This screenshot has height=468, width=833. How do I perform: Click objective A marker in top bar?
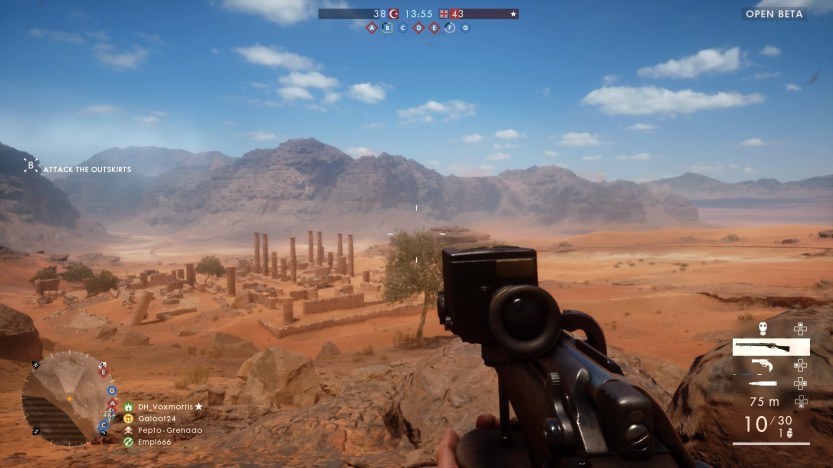372,28
